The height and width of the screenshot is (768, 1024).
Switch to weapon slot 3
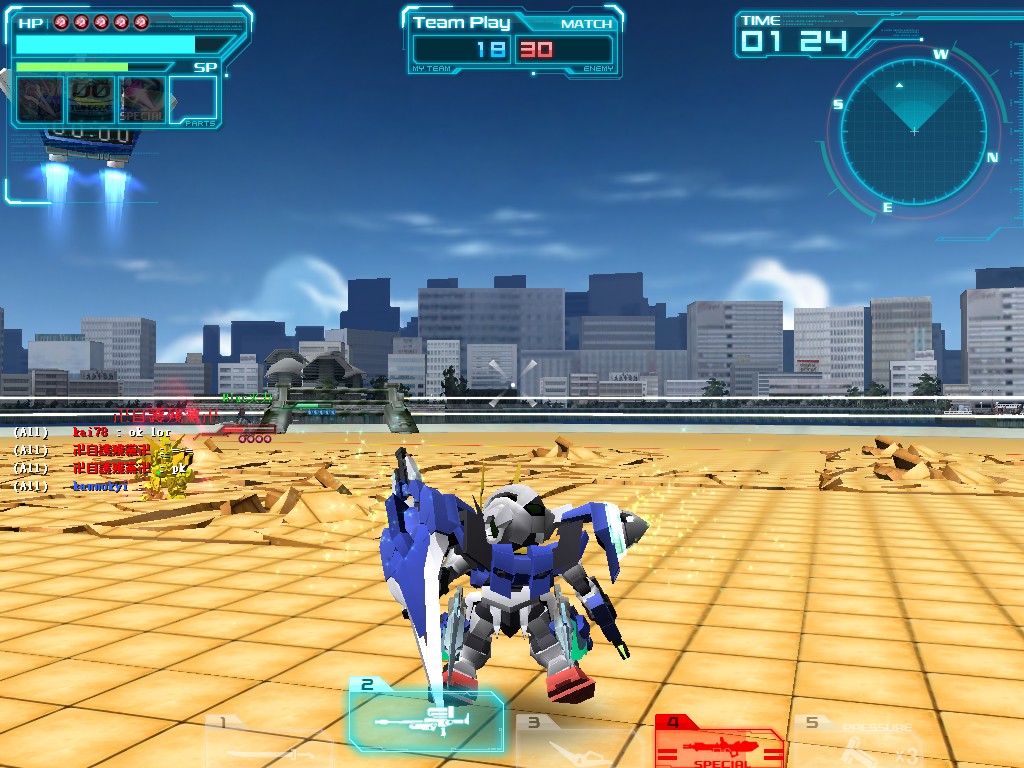pyautogui.click(x=580, y=742)
